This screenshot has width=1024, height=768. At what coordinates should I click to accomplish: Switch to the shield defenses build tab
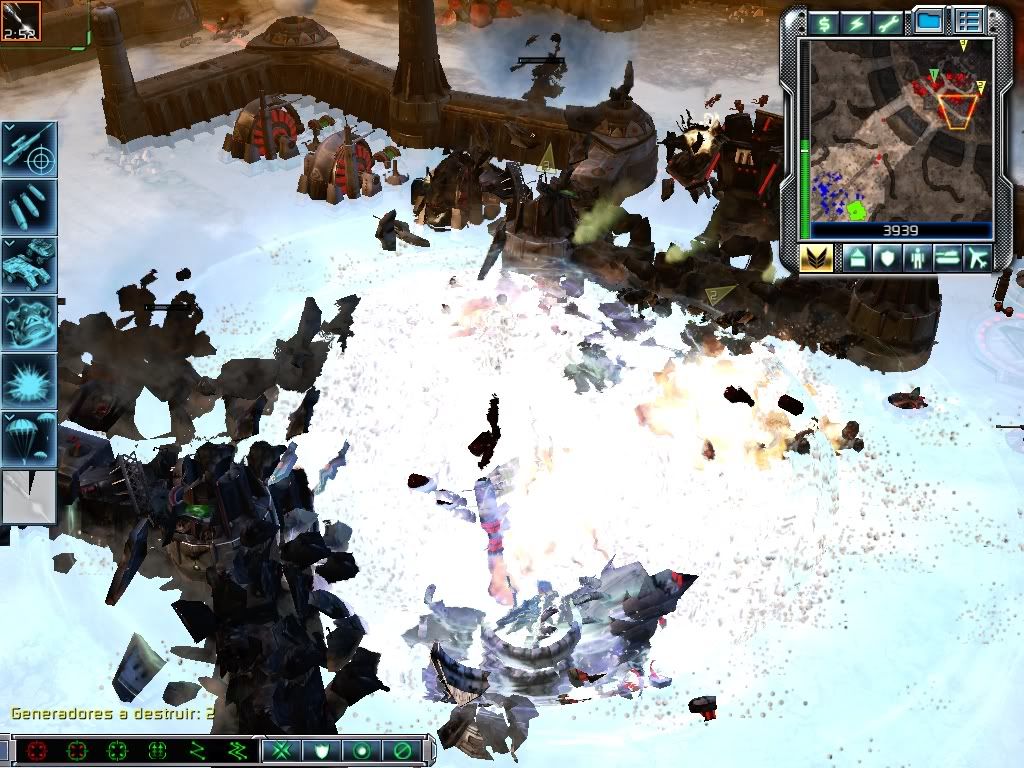pyautogui.click(x=887, y=258)
